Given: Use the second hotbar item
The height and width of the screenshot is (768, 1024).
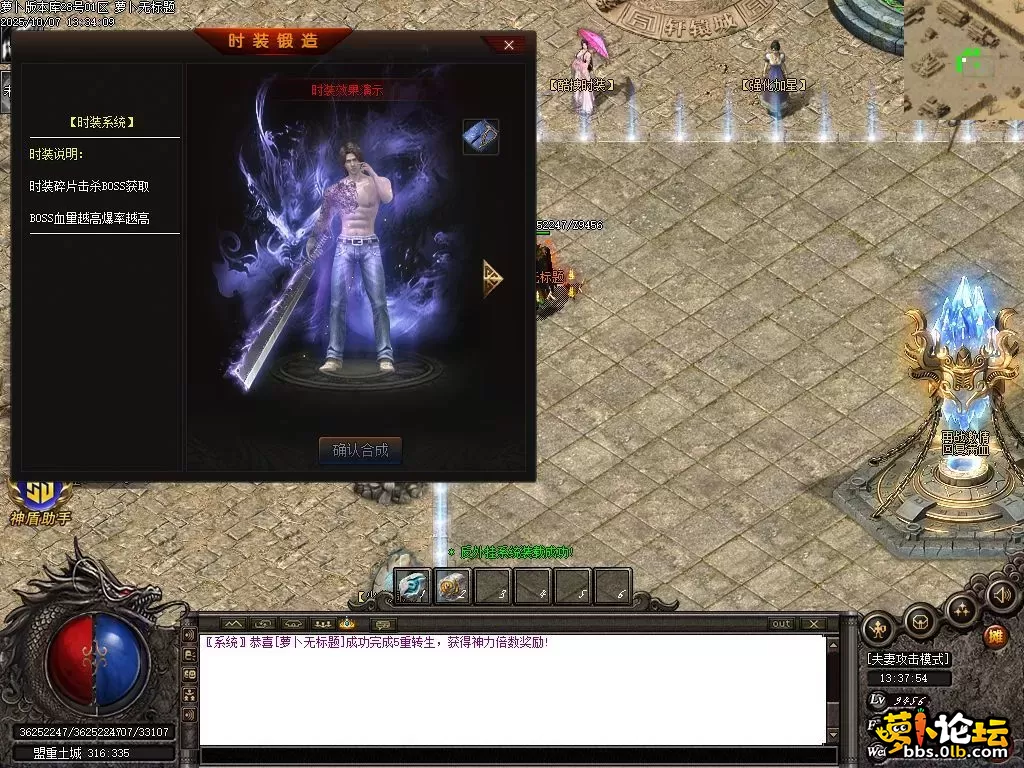Looking at the screenshot, I should coord(452,587).
